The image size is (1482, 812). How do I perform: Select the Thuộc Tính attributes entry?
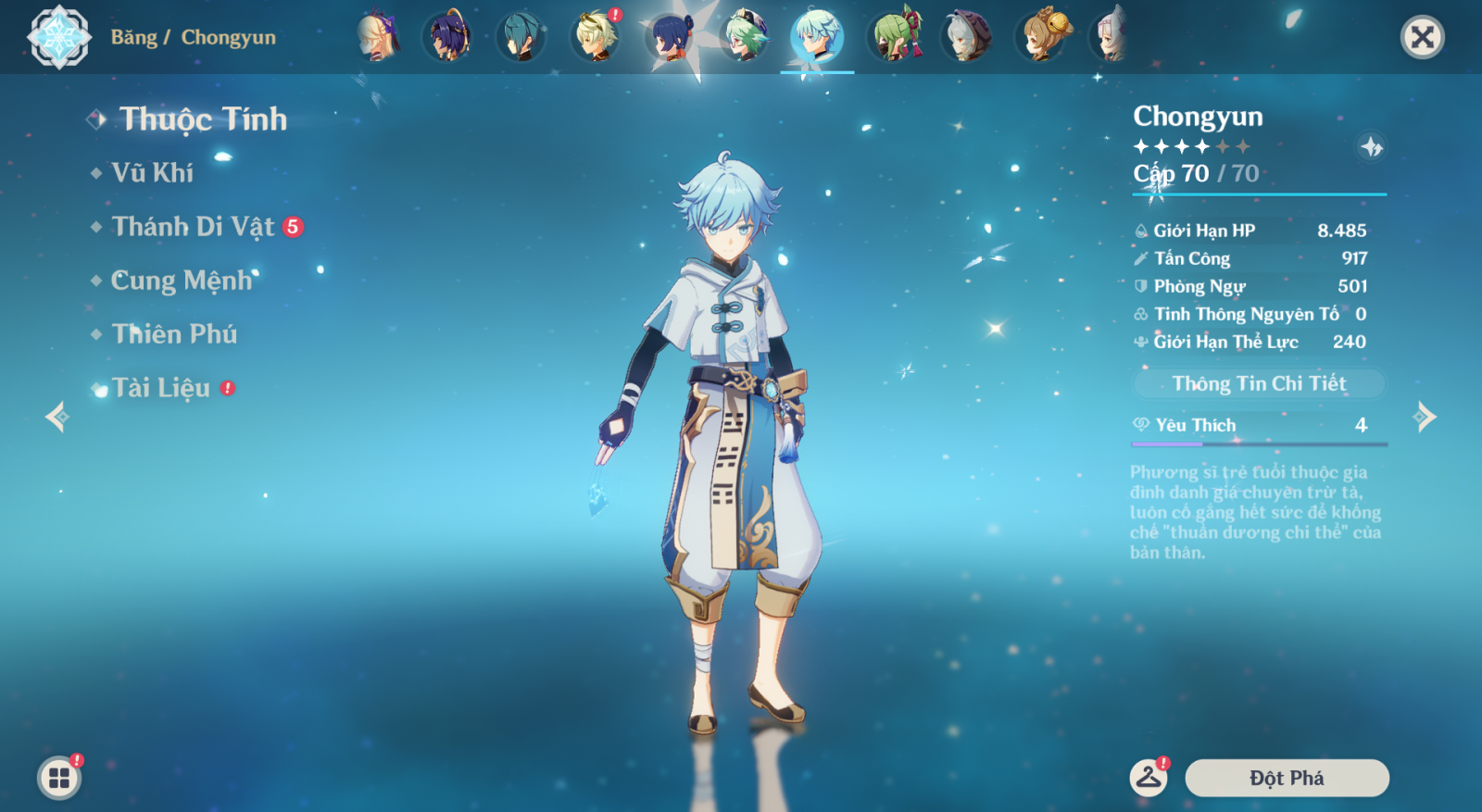[203, 119]
